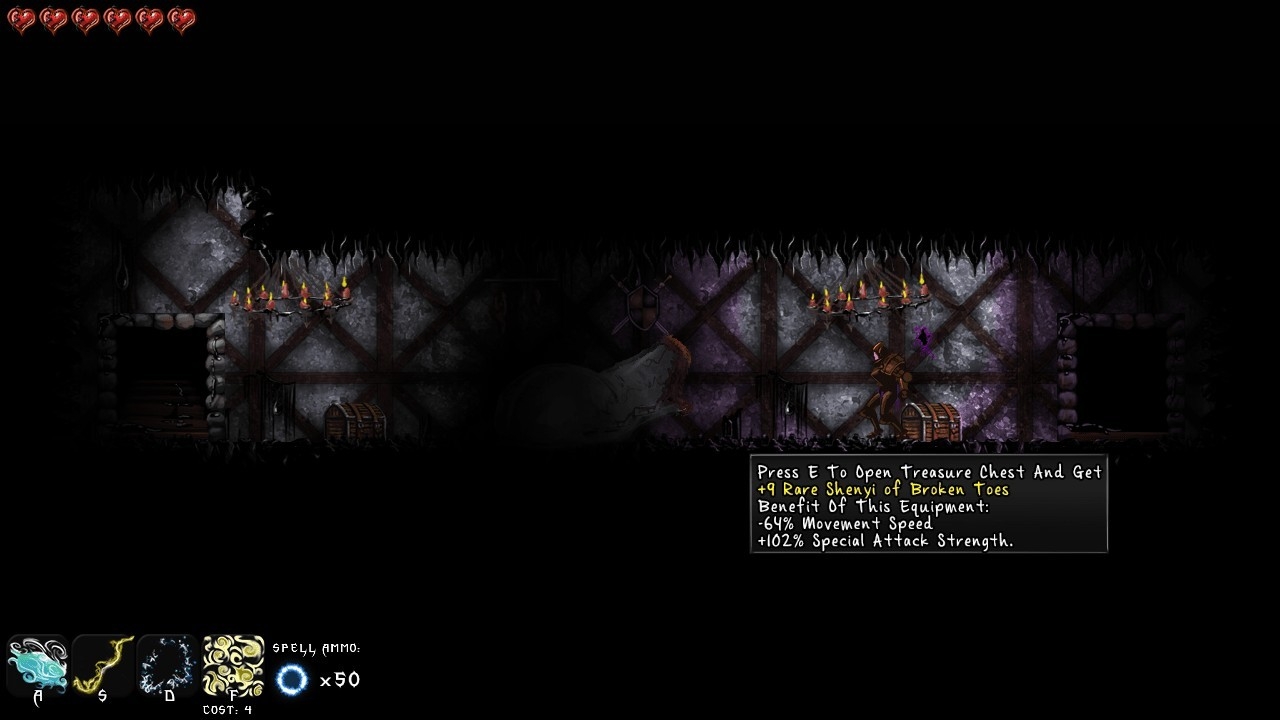
Task: Use the golden swirls spell costing 4
Action: coord(234,666)
